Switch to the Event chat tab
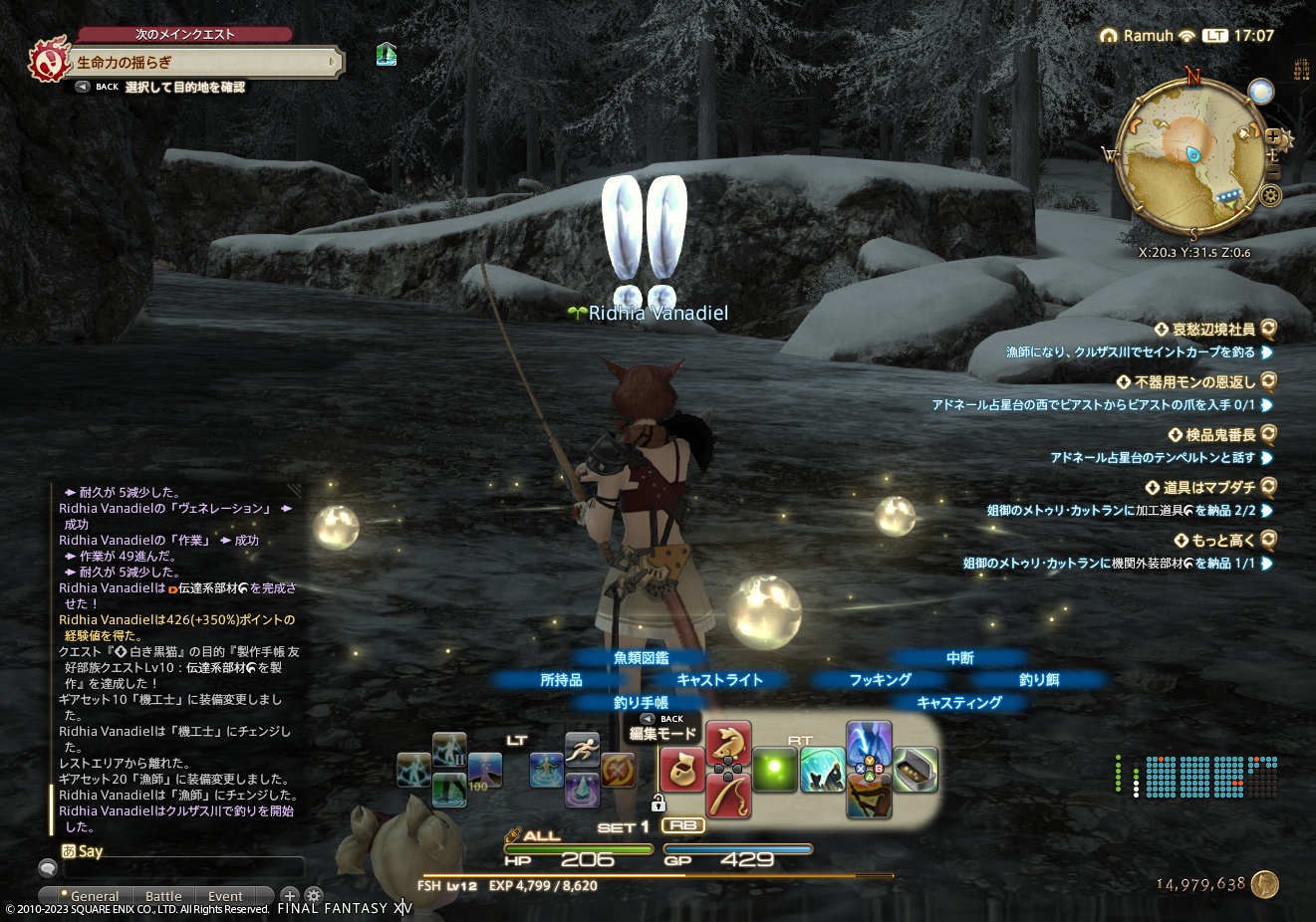The image size is (1316, 922). [225, 896]
